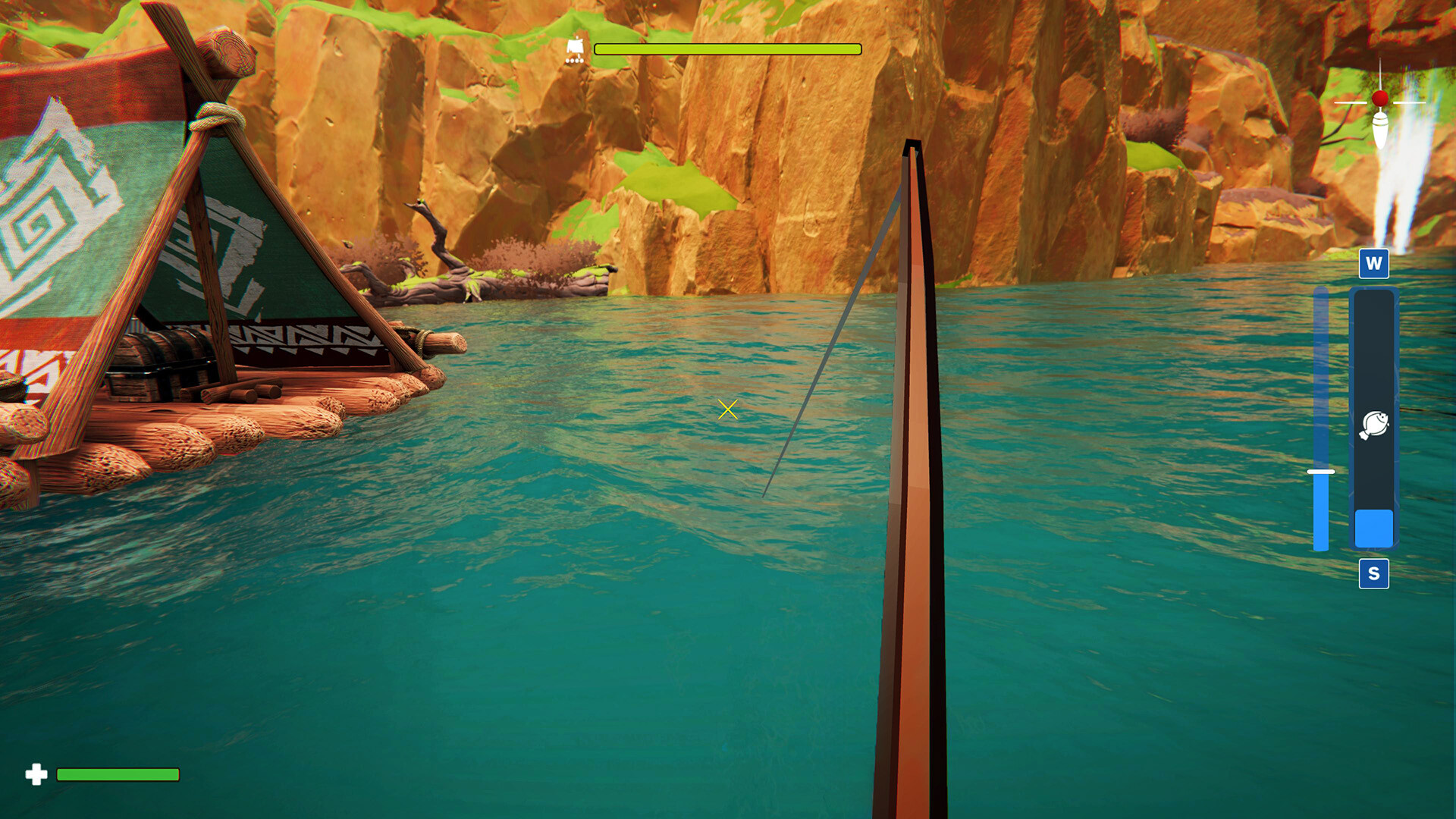This screenshot has width=1456, height=819.
Task: Click the white tick marker on the tension bar
Action: click(1319, 471)
